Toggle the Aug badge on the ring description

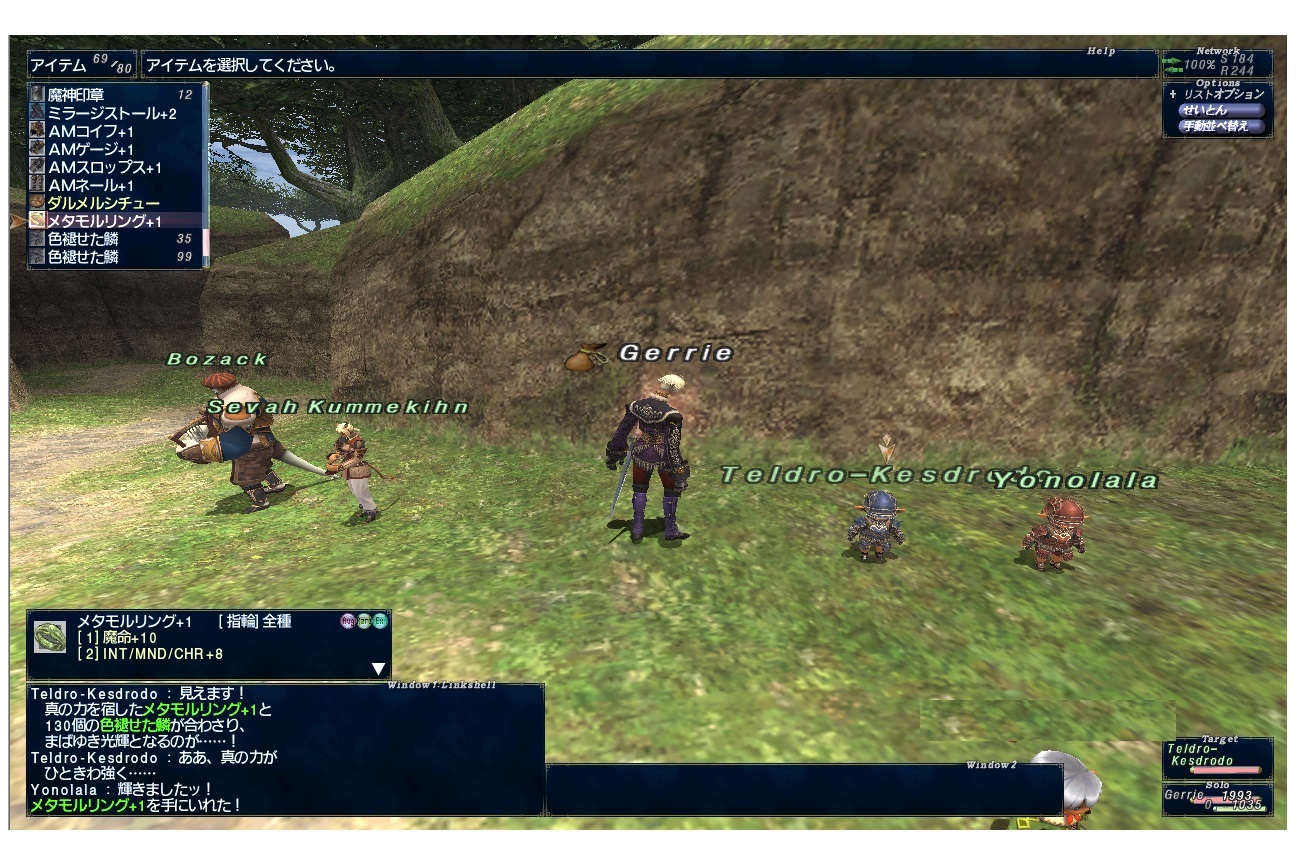coord(347,620)
